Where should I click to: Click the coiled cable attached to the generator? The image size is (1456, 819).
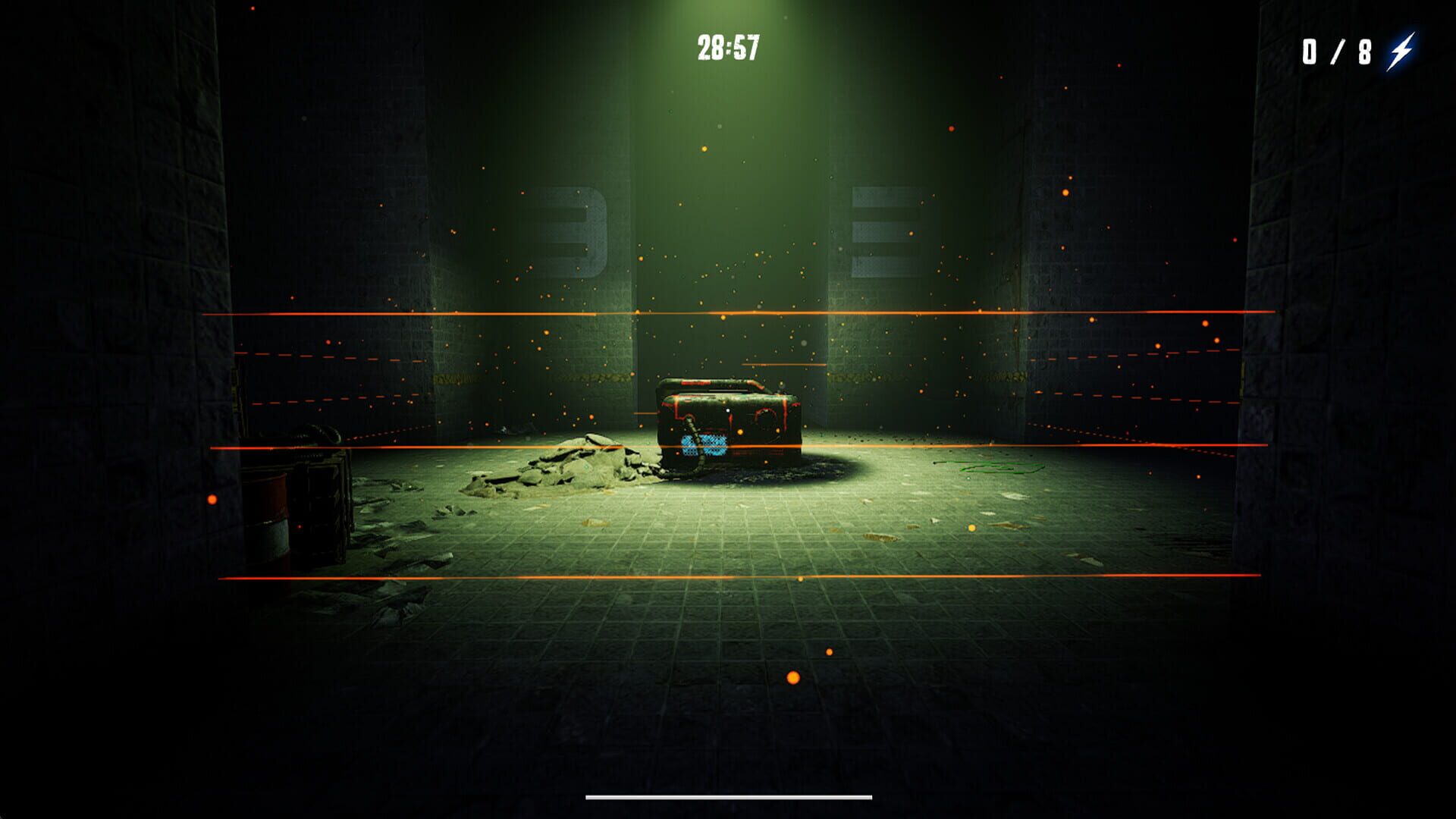695,432
